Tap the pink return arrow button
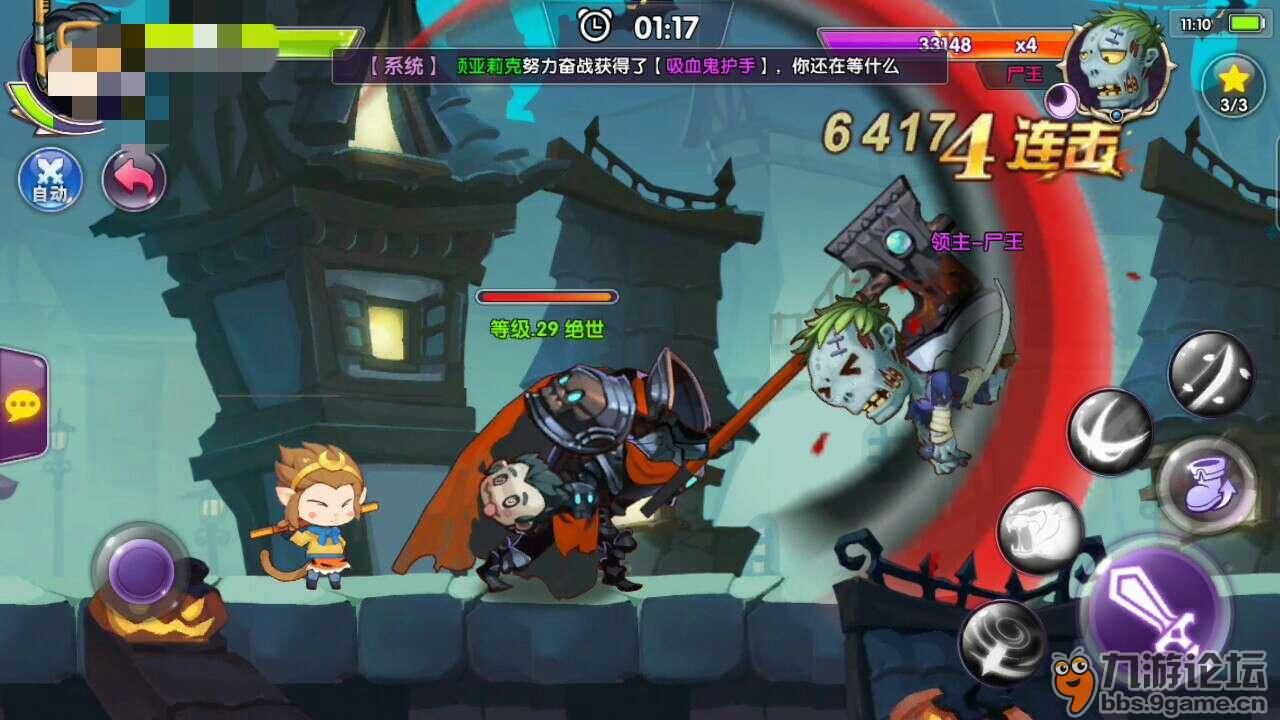The width and height of the screenshot is (1280, 720). [x=134, y=180]
